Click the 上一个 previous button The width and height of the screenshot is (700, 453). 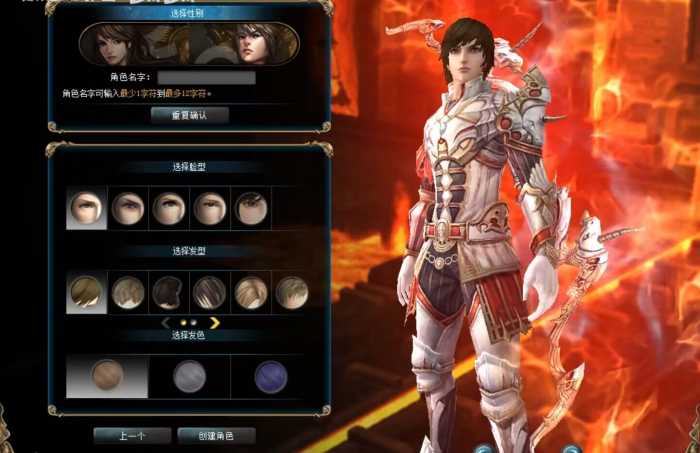click(x=132, y=436)
